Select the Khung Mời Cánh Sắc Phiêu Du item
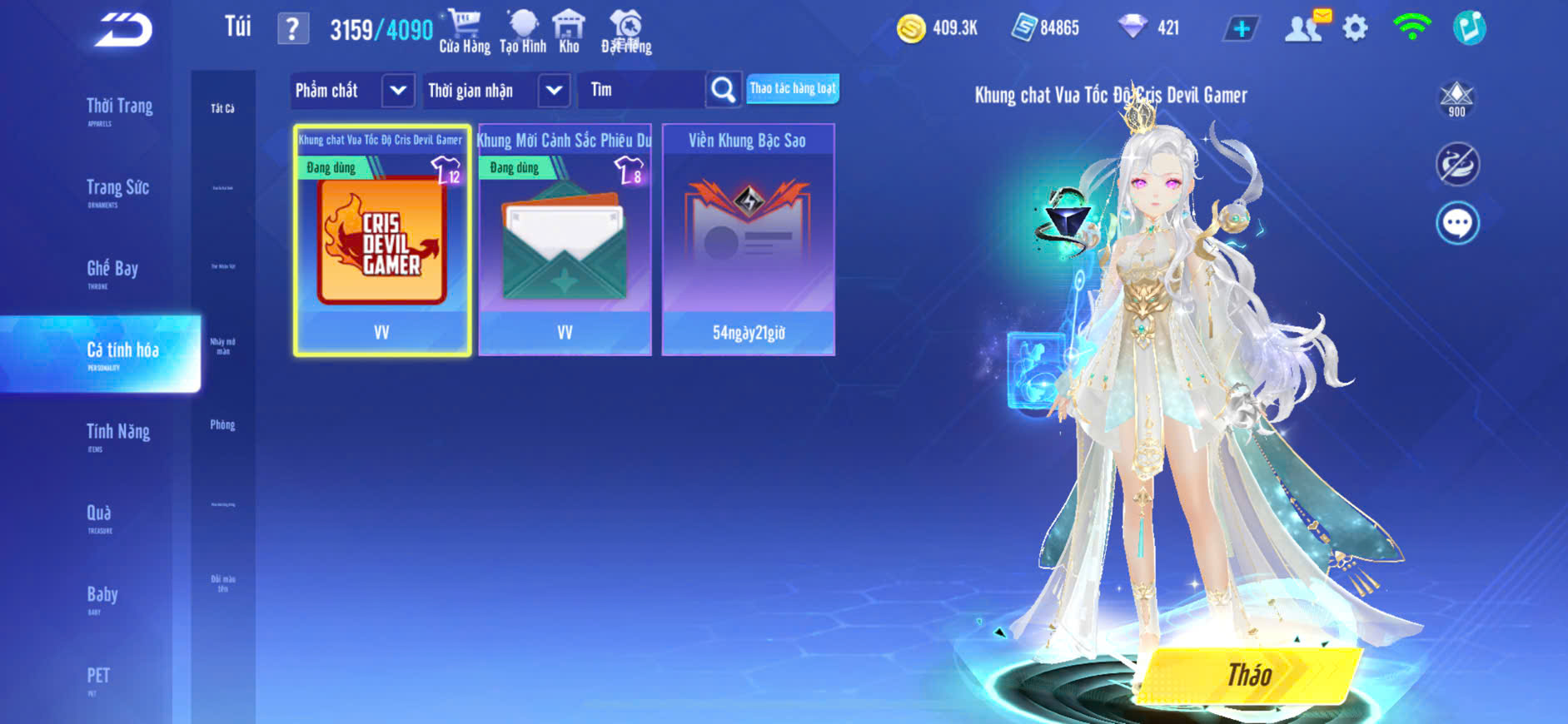The height and width of the screenshot is (724, 1568). (565, 241)
